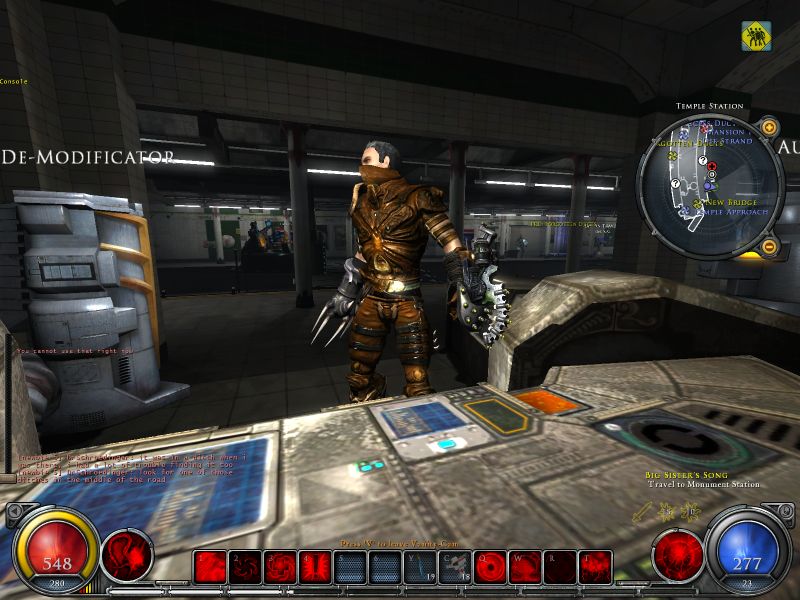
Task: Select the T slot skill
Action: pyautogui.click(x=595, y=567)
